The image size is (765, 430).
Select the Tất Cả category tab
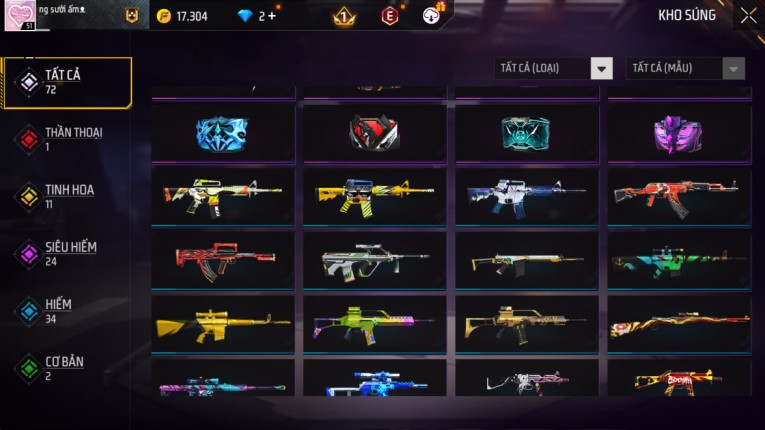click(x=66, y=82)
